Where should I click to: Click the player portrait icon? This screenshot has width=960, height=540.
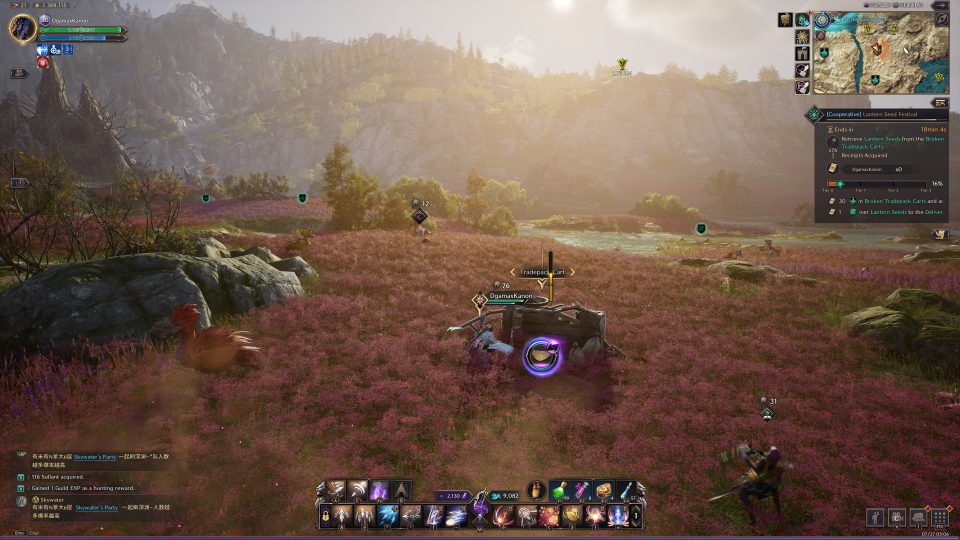point(23,28)
